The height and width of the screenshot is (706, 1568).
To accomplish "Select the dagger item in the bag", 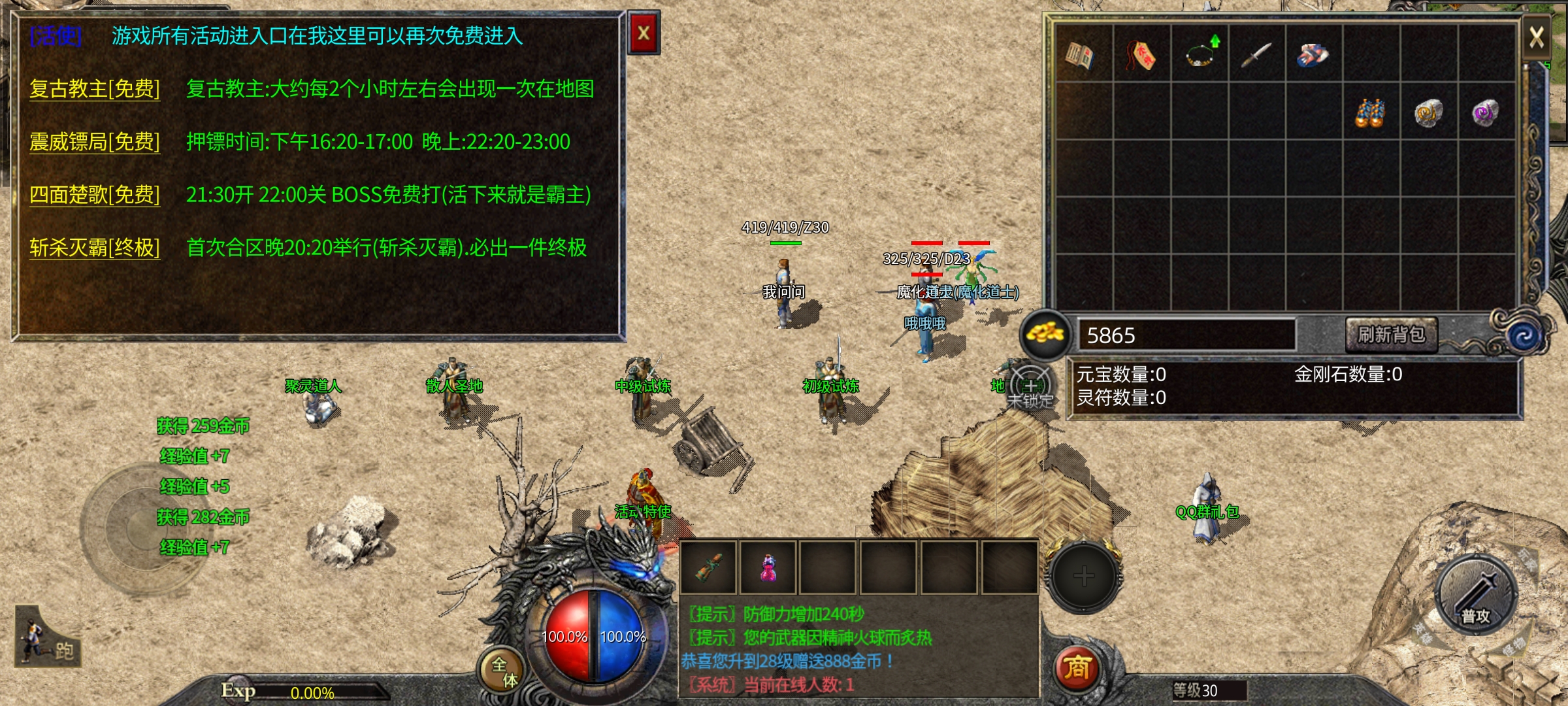I will [1256, 54].
